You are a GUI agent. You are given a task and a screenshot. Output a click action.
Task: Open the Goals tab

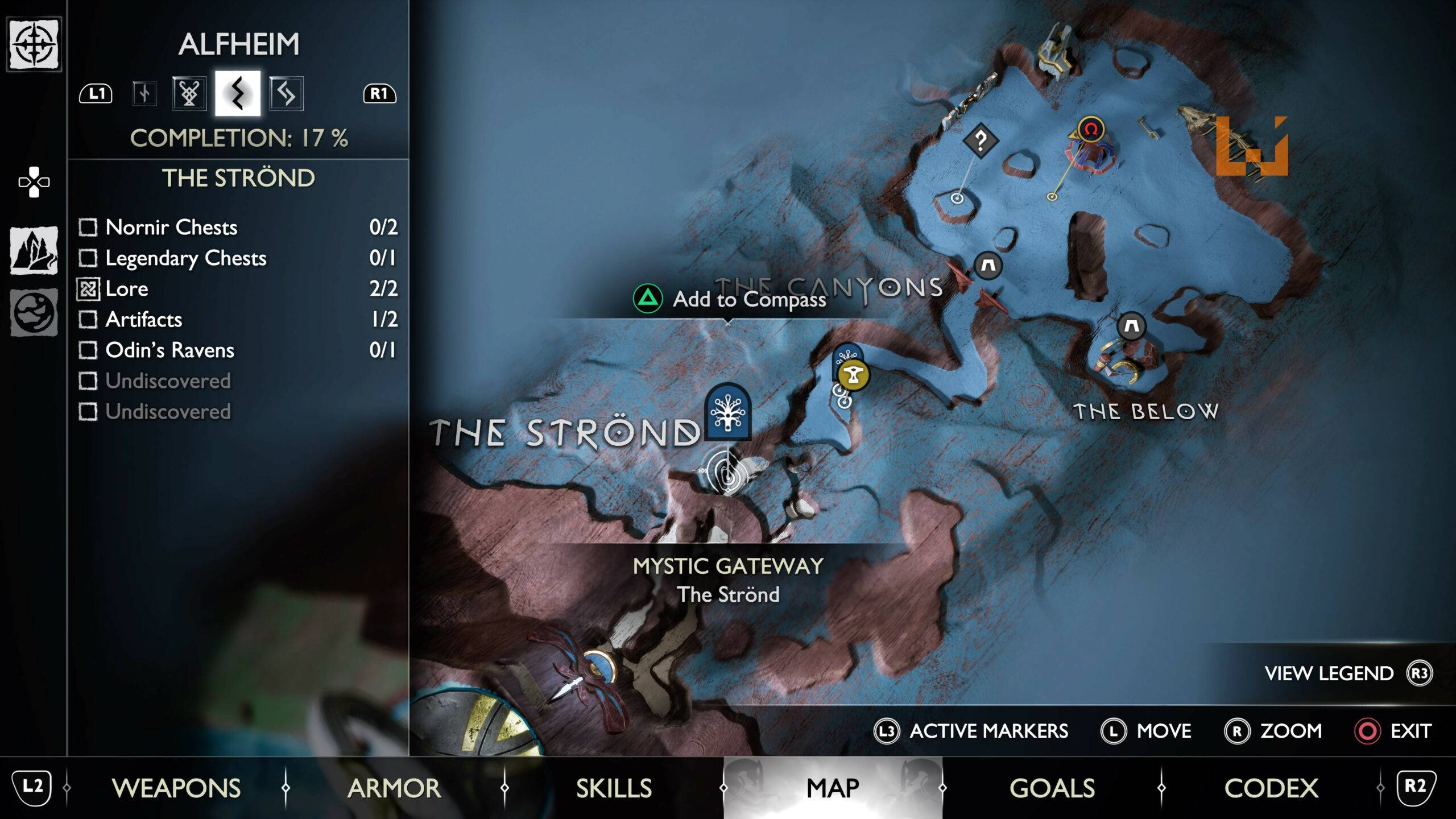click(x=1052, y=788)
